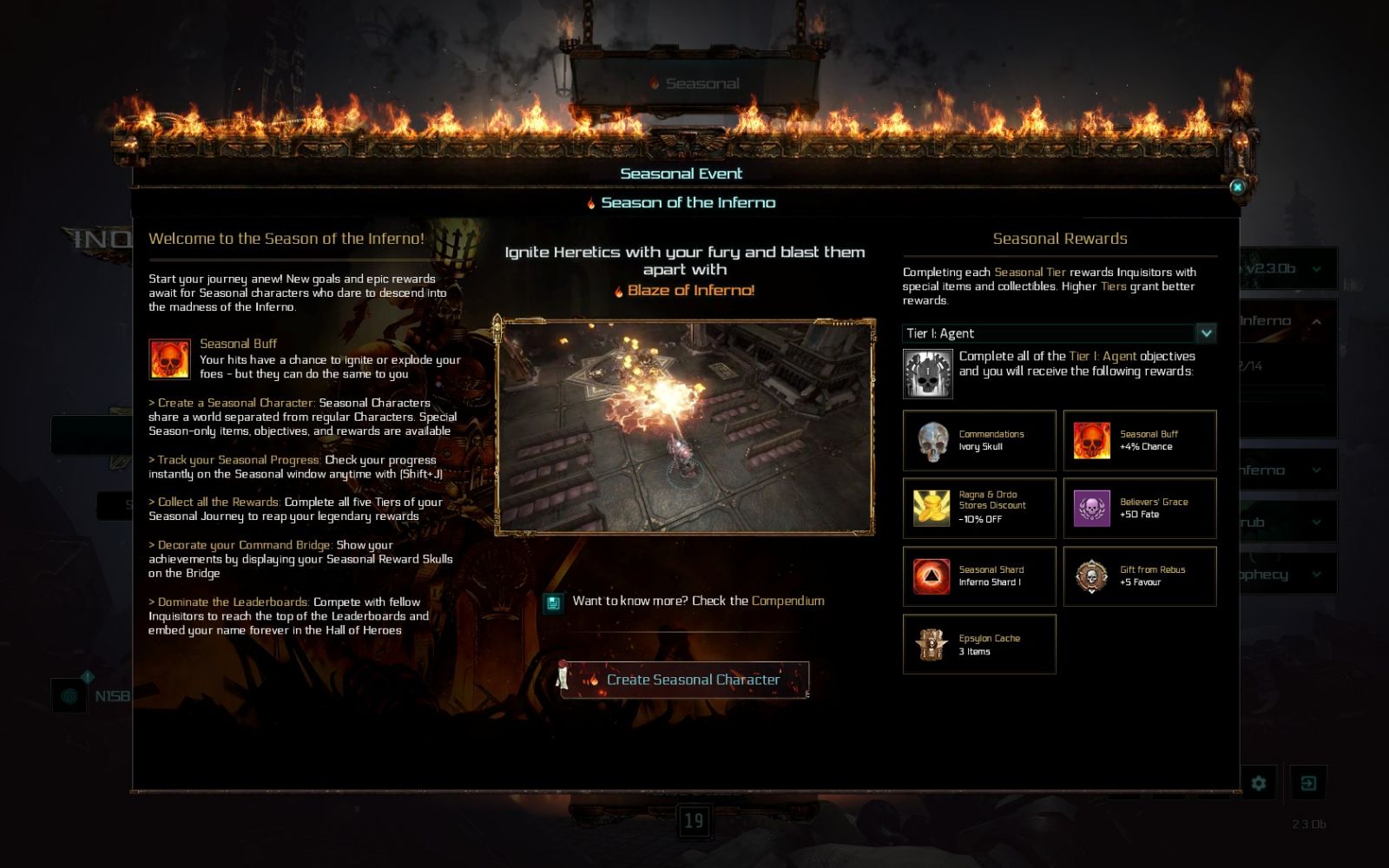This screenshot has height=868, width=1389.
Task: Select the Commendations Ivory Skull reward
Action: click(x=979, y=440)
